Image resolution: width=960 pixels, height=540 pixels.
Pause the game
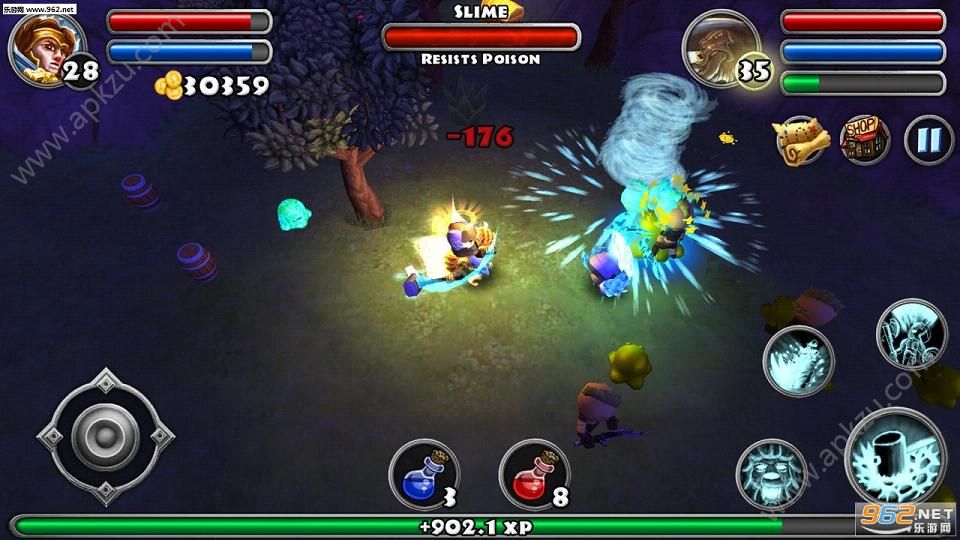pyautogui.click(x=928, y=140)
